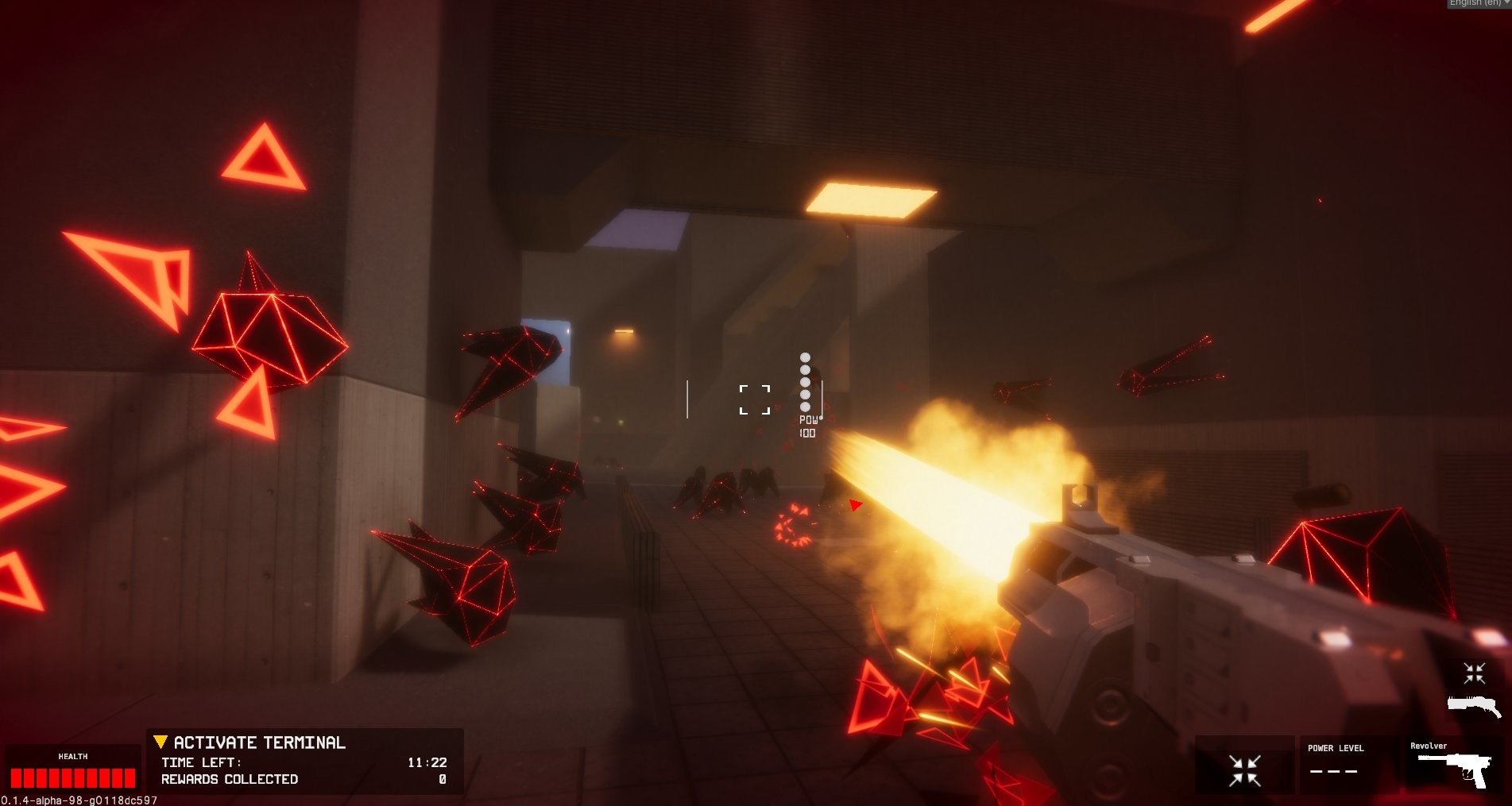The image size is (1512, 806).
Task: Click the converging-arrows icon above the shotgun
Action: [x=1475, y=673]
